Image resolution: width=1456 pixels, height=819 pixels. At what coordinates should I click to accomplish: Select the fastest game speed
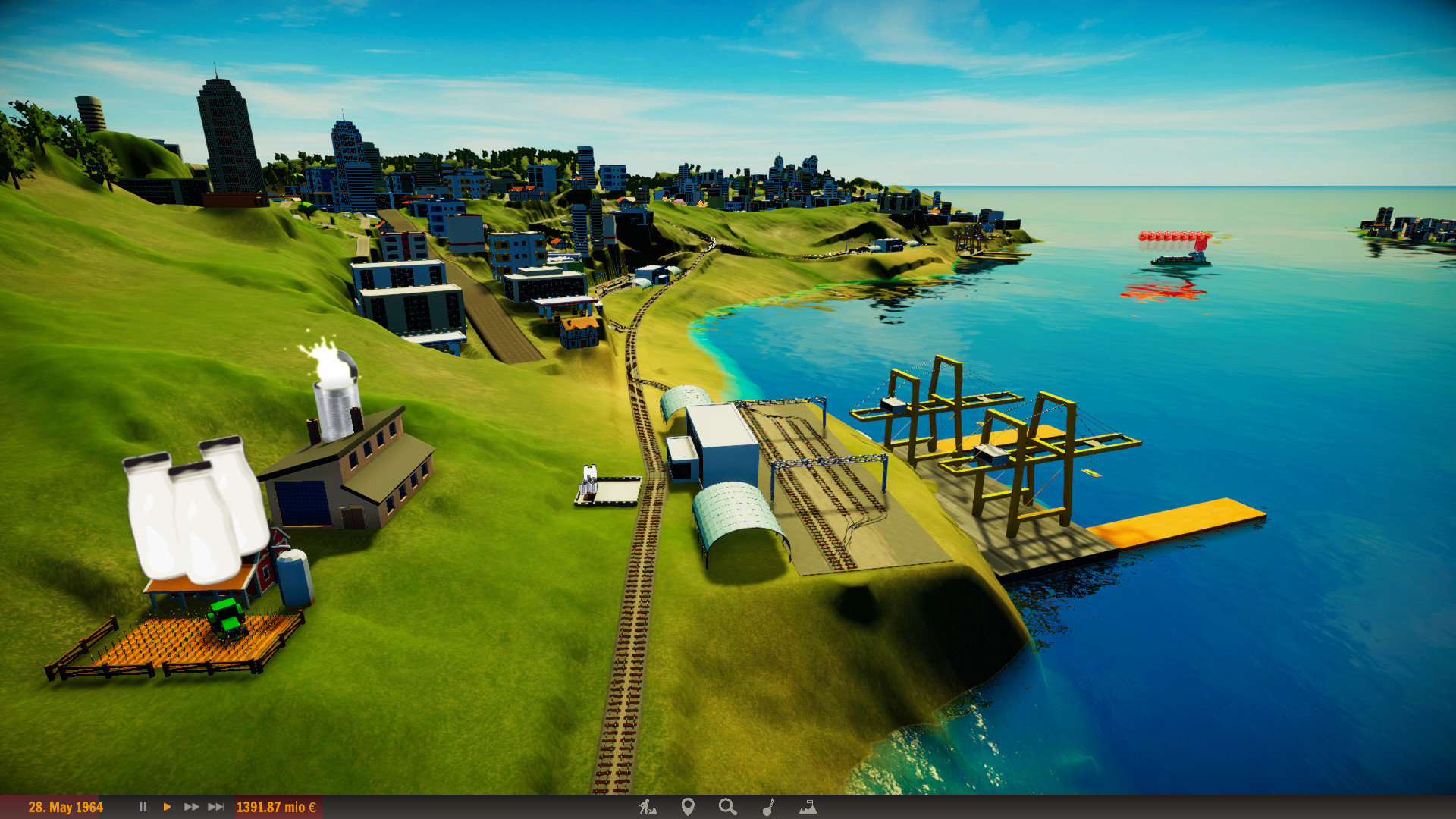point(216,807)
